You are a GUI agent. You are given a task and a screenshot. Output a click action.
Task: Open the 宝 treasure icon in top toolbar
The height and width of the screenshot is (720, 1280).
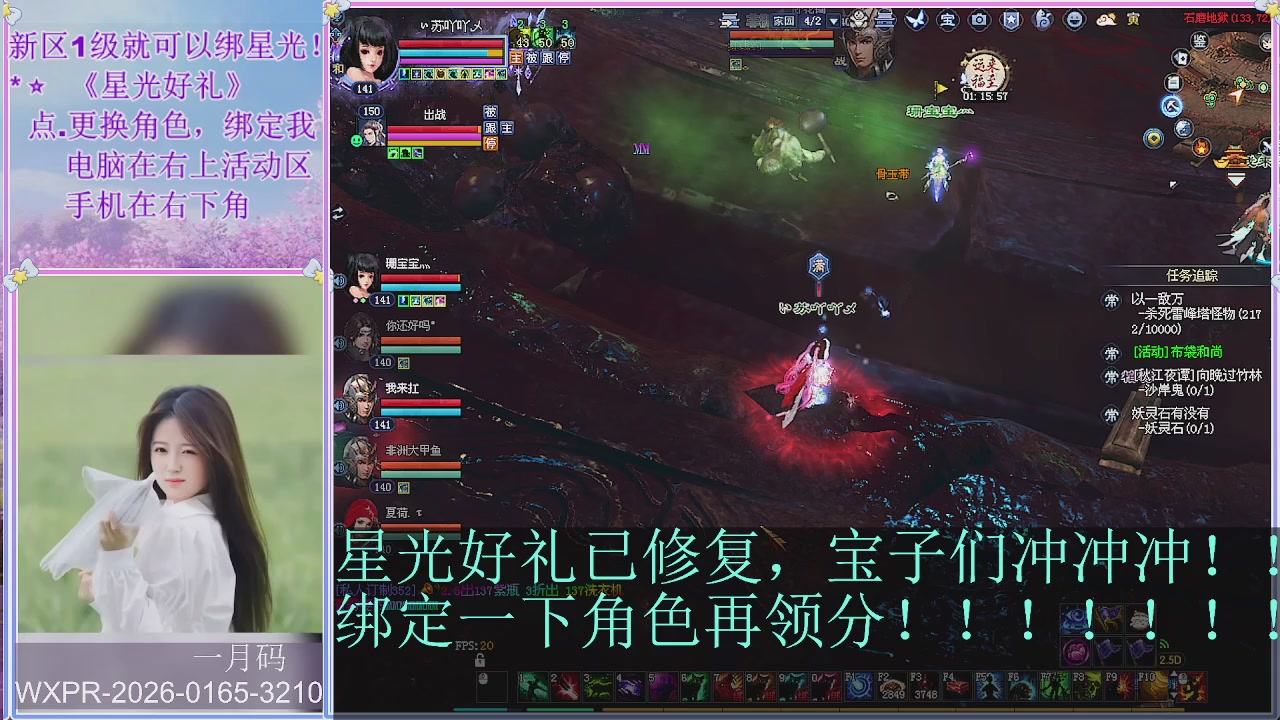[x=948, y=19]
